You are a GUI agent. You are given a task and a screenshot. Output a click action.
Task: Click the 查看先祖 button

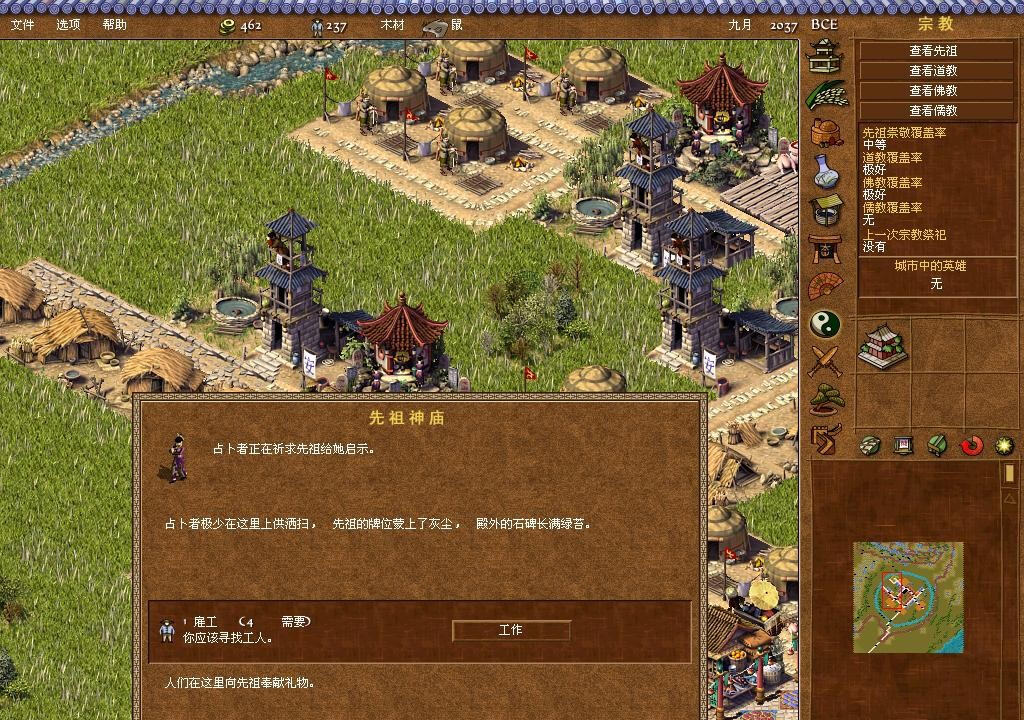point(932,51)
